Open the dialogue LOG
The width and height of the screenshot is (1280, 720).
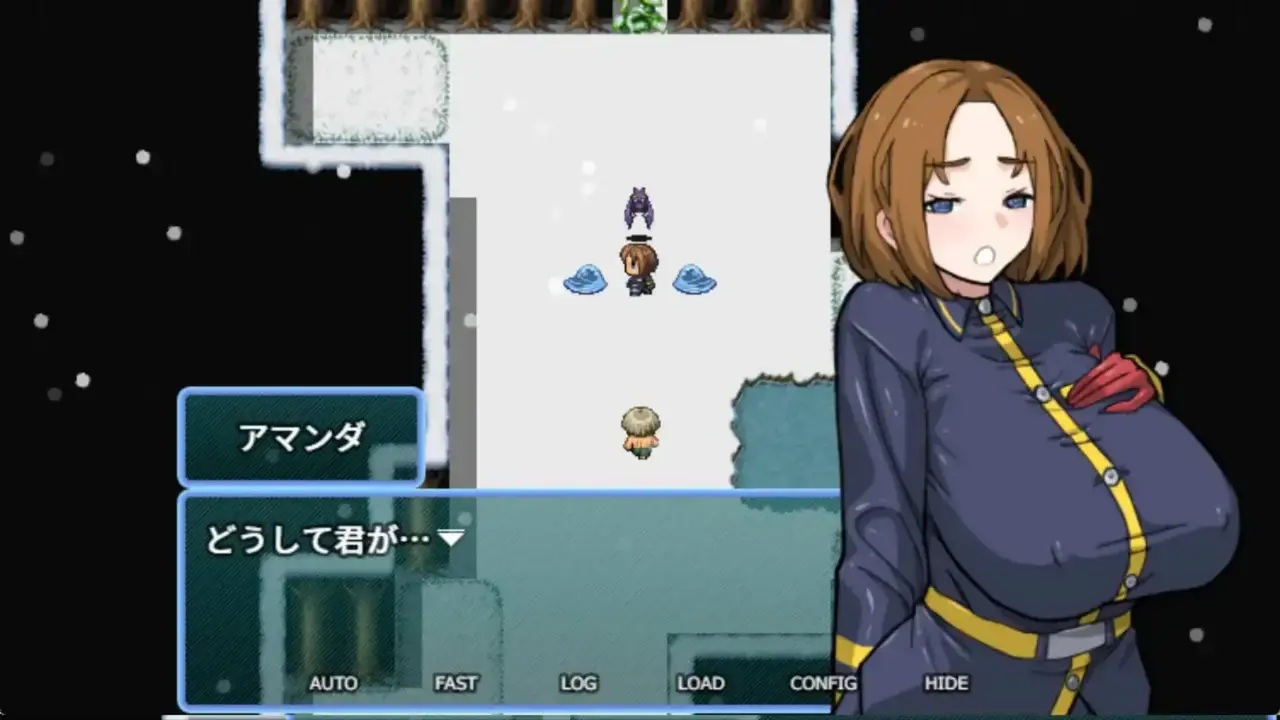pyautogui.click(x=578, y=684)
